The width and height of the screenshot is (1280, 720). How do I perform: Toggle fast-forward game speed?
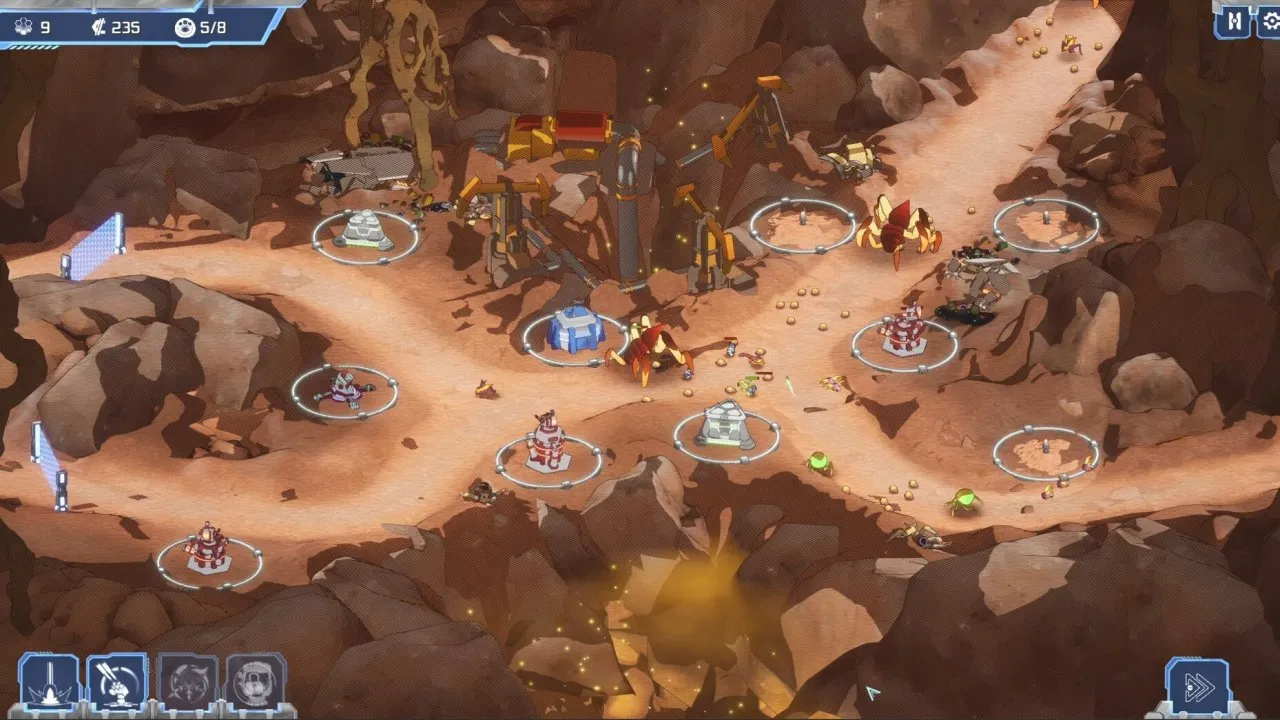(x=1197, y=686)
